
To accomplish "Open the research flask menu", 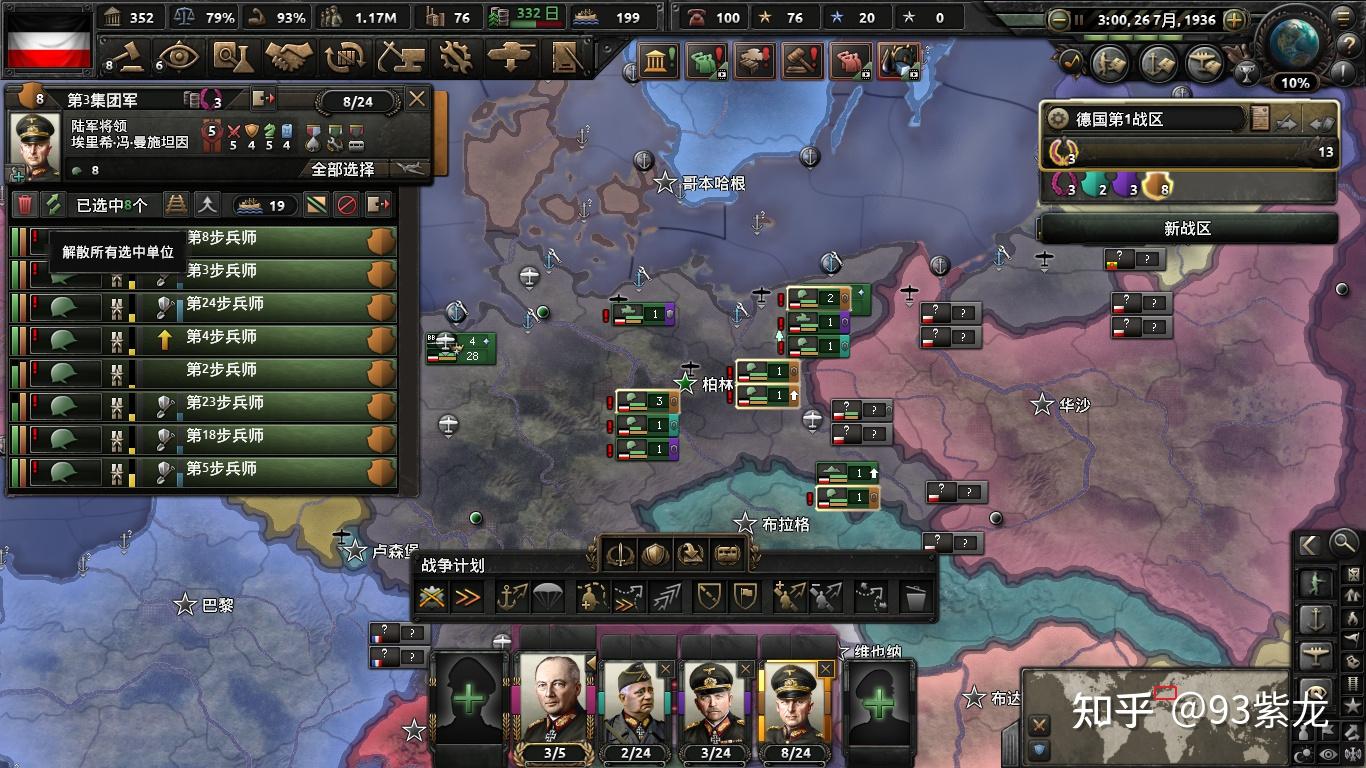I will point(232,56).
